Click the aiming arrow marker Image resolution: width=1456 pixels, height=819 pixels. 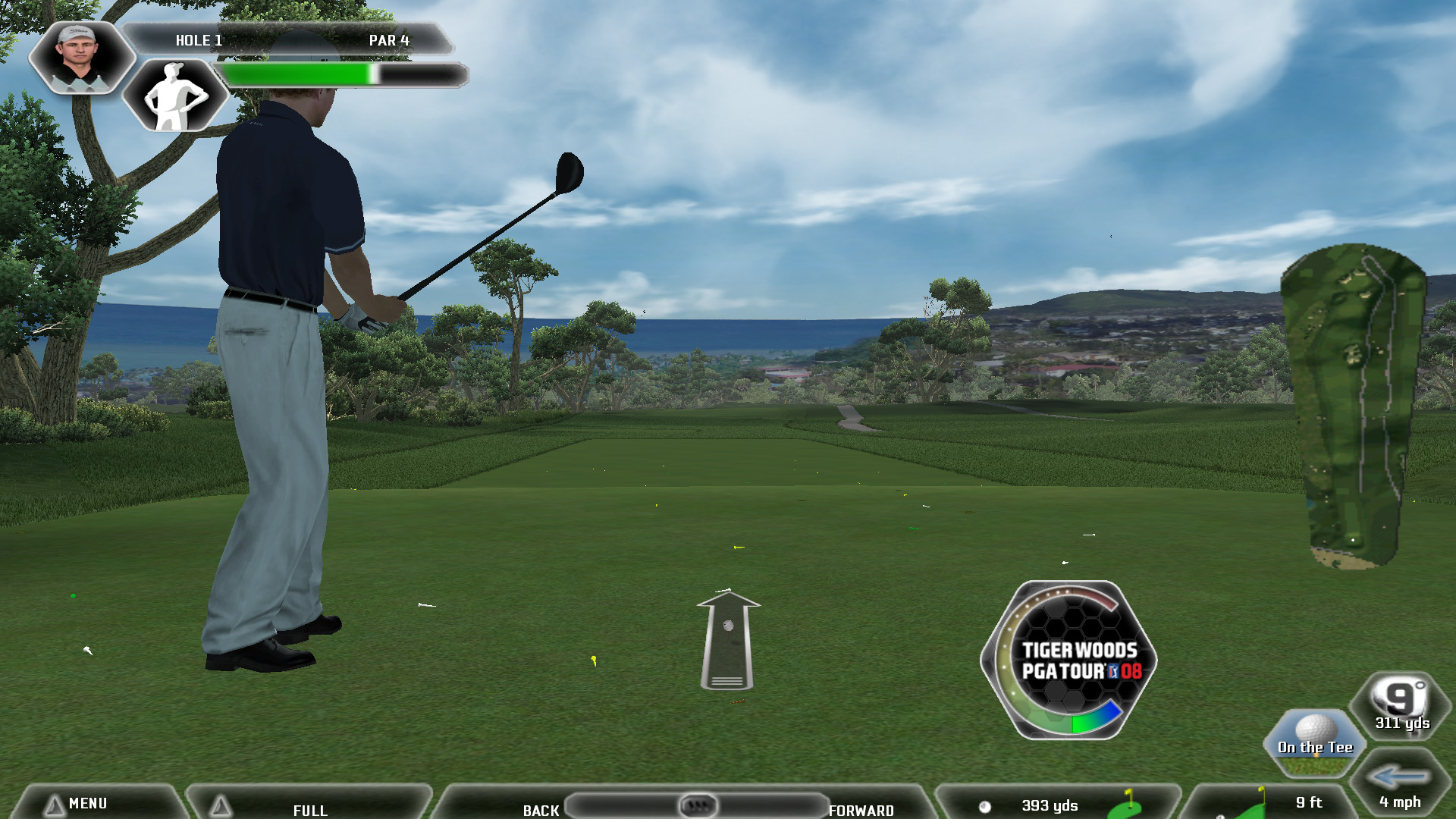pyautogui.click(x=727, y=639)
